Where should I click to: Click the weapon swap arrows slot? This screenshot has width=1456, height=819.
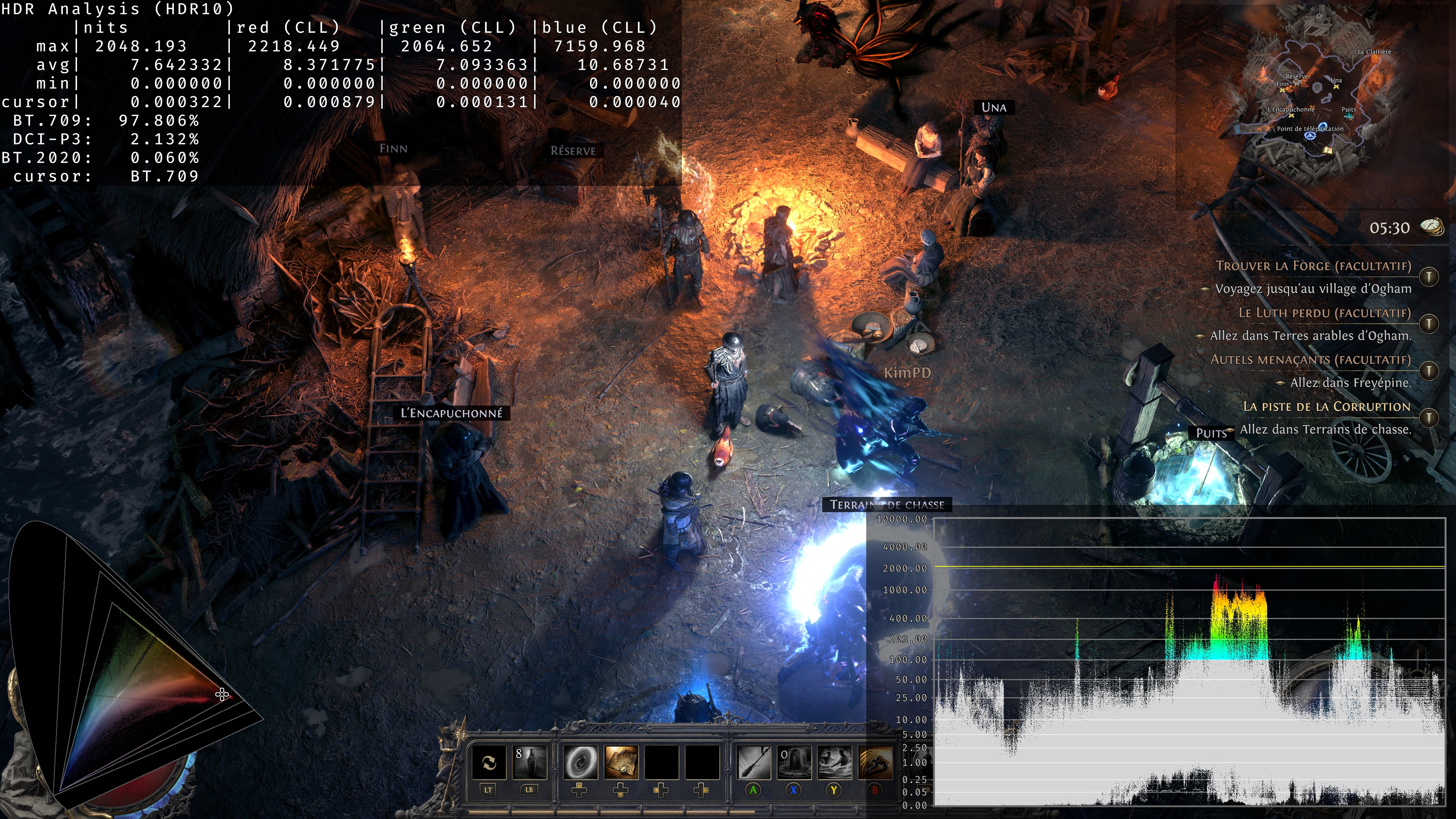(489, 762)
